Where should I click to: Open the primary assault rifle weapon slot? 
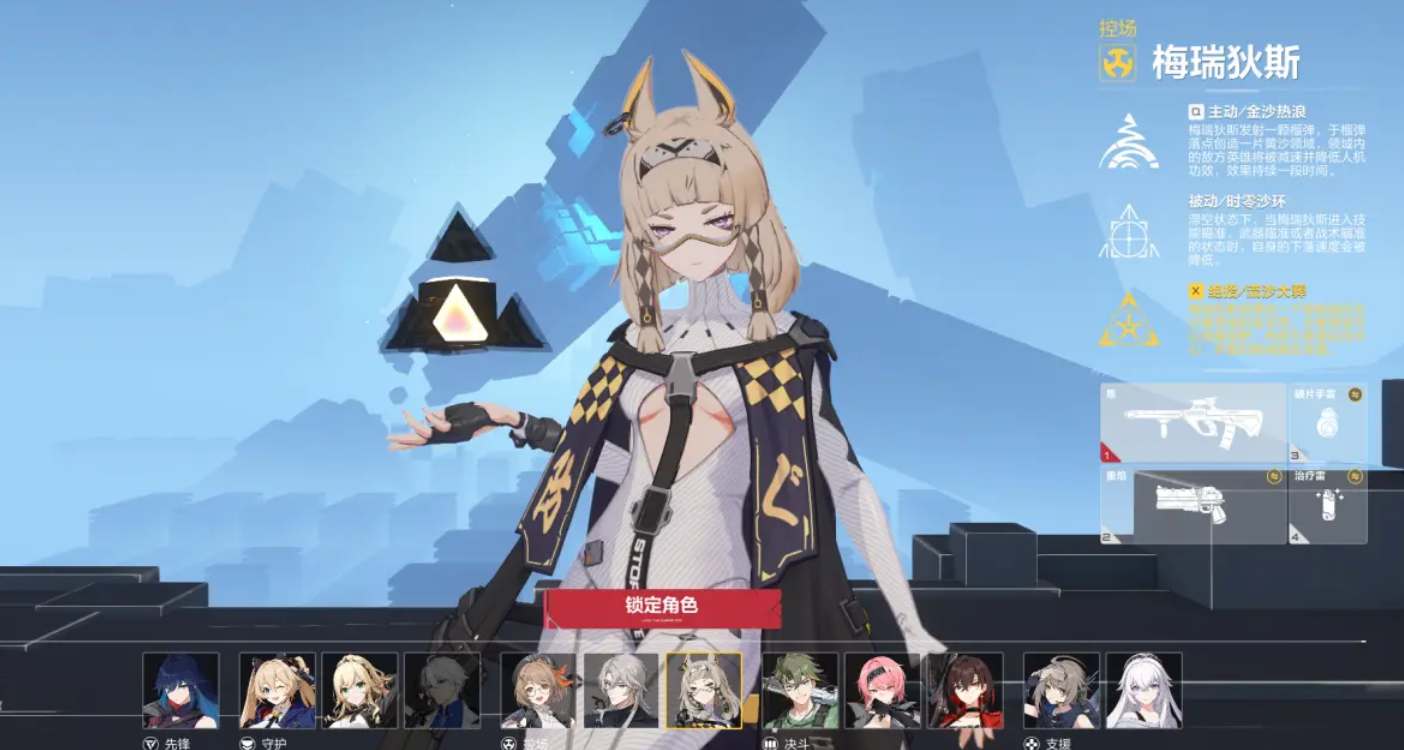(1193, 423)
